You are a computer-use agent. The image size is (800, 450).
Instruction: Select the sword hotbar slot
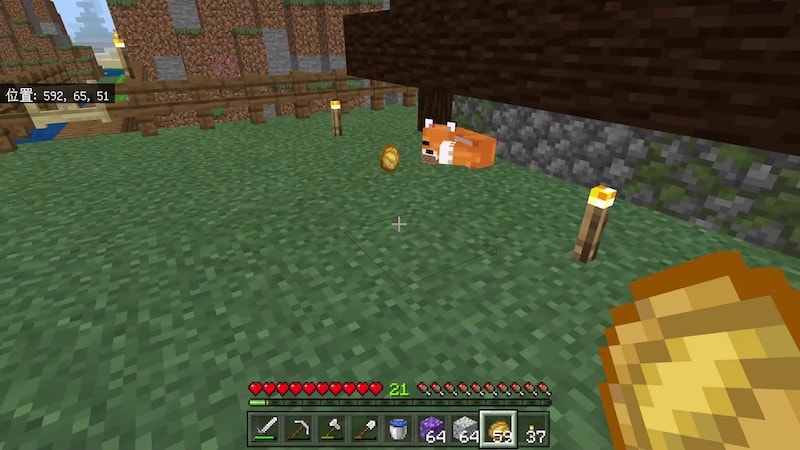click(265, 429)
